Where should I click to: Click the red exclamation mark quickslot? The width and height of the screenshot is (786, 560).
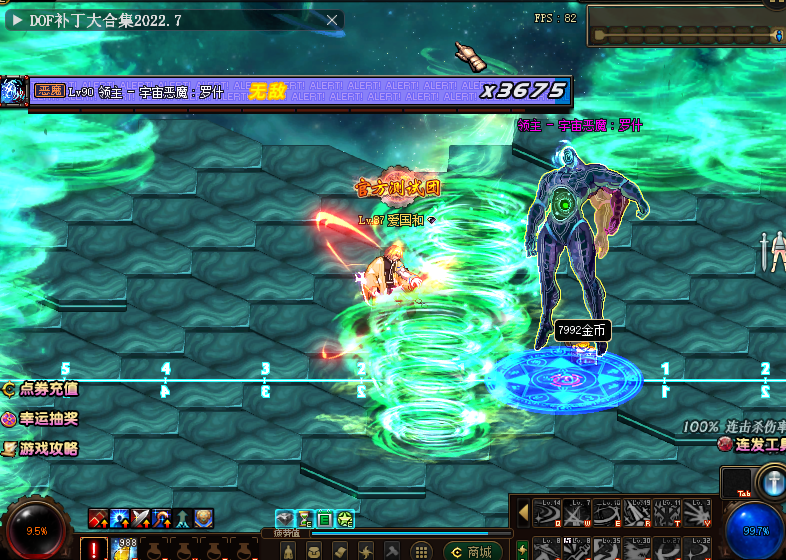click(95, 549)
